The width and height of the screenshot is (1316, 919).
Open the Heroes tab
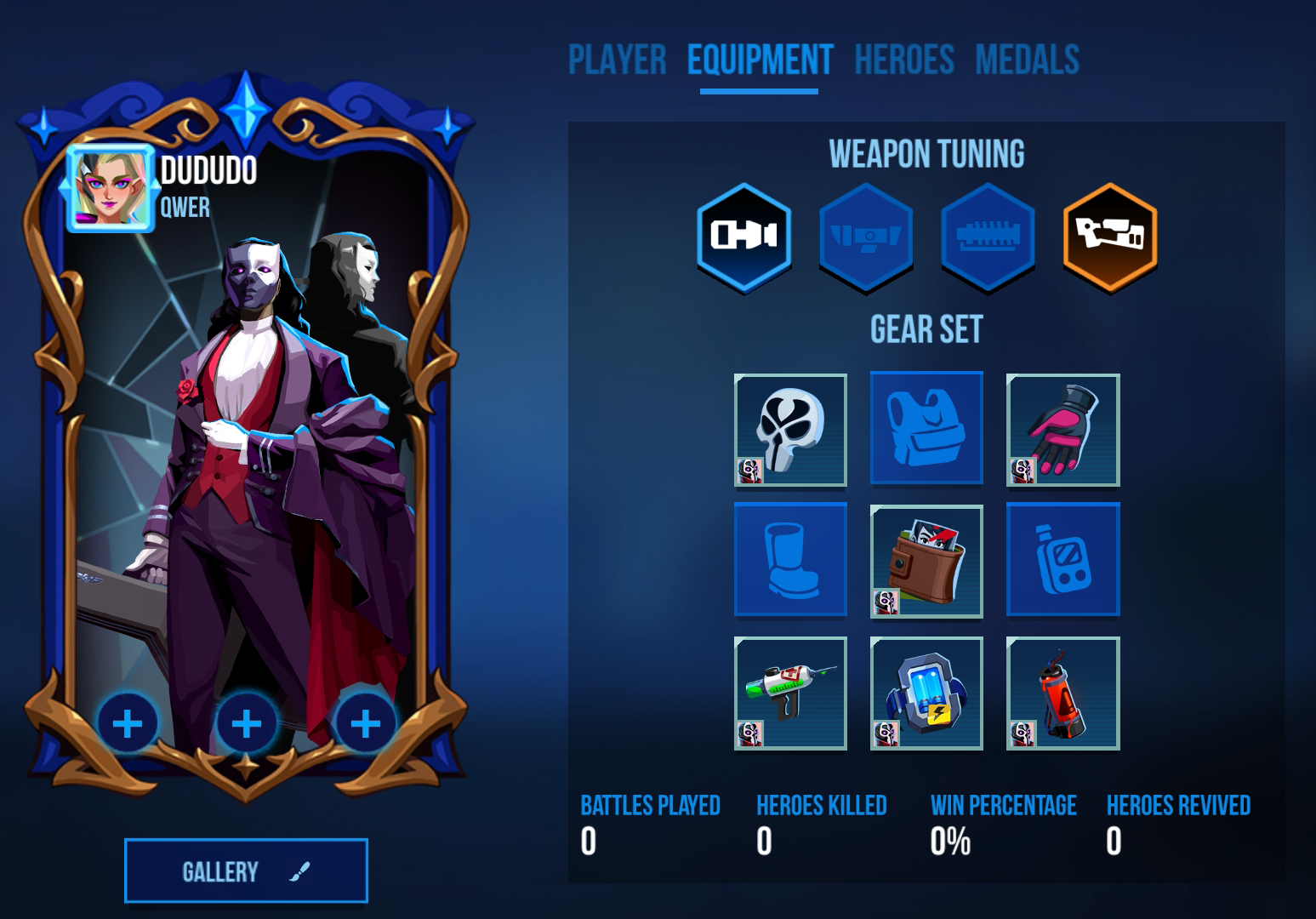(904, 60)
